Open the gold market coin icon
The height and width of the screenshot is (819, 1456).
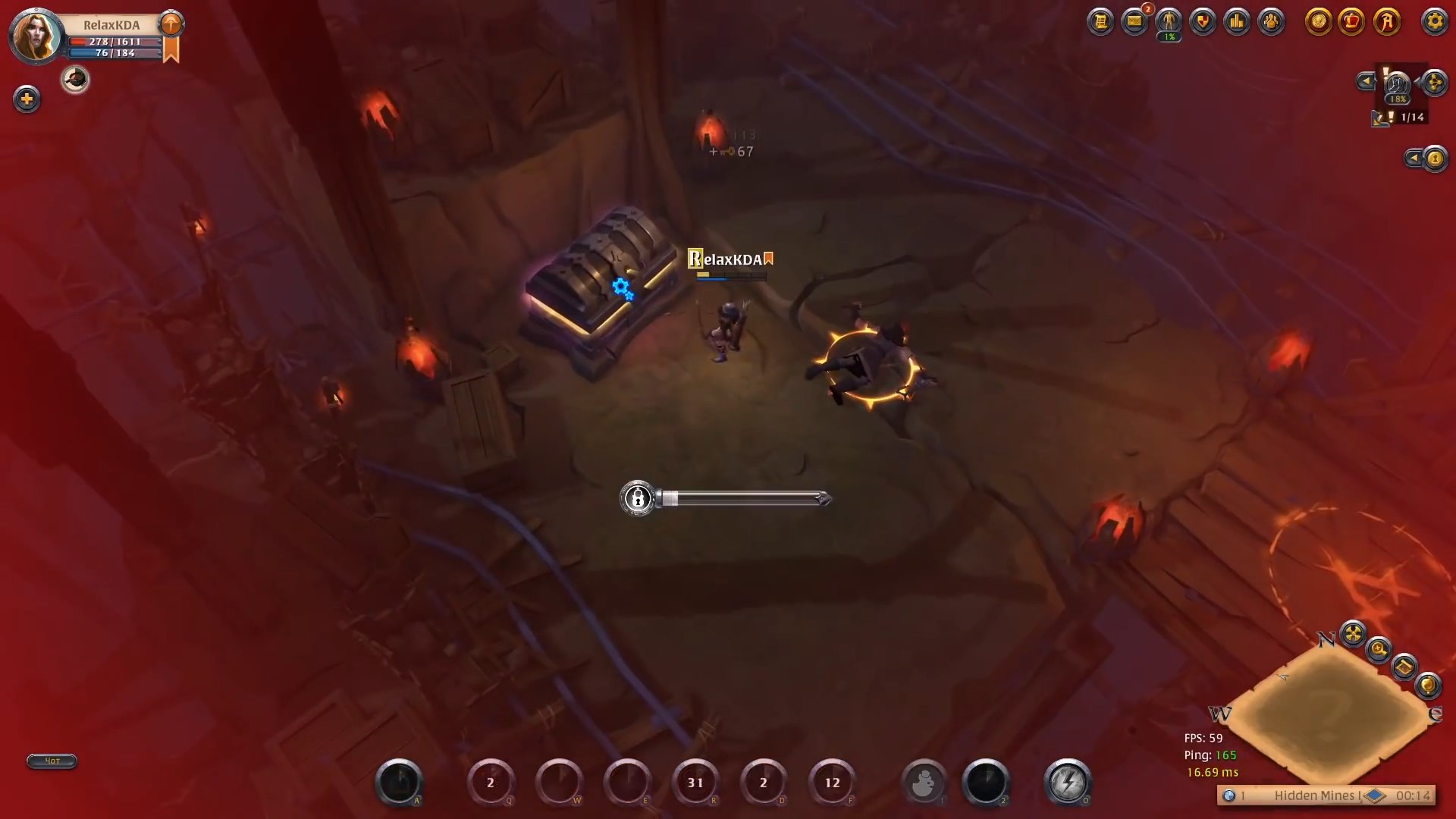(x=1319, y=21)
